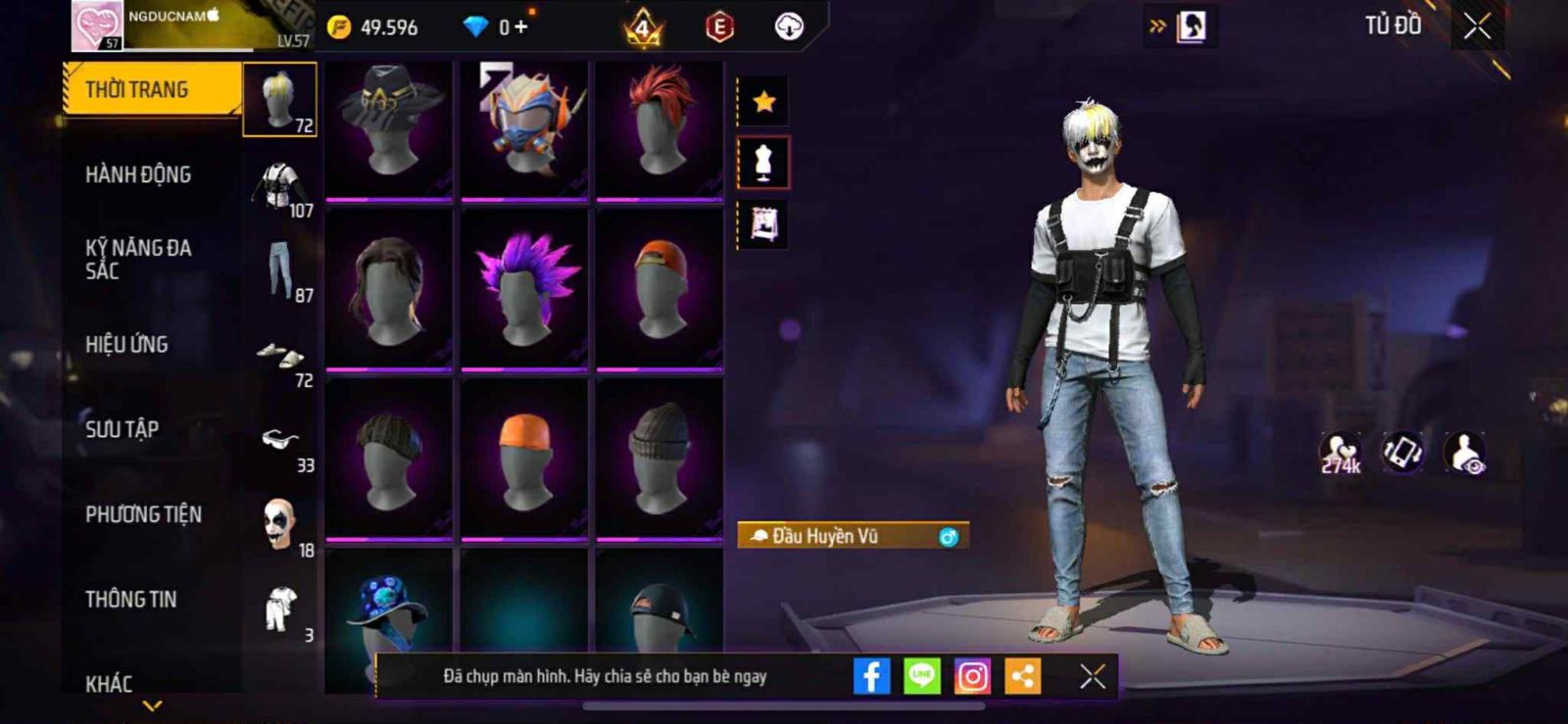Open the Hành Động menu

(x=138, y=174)
